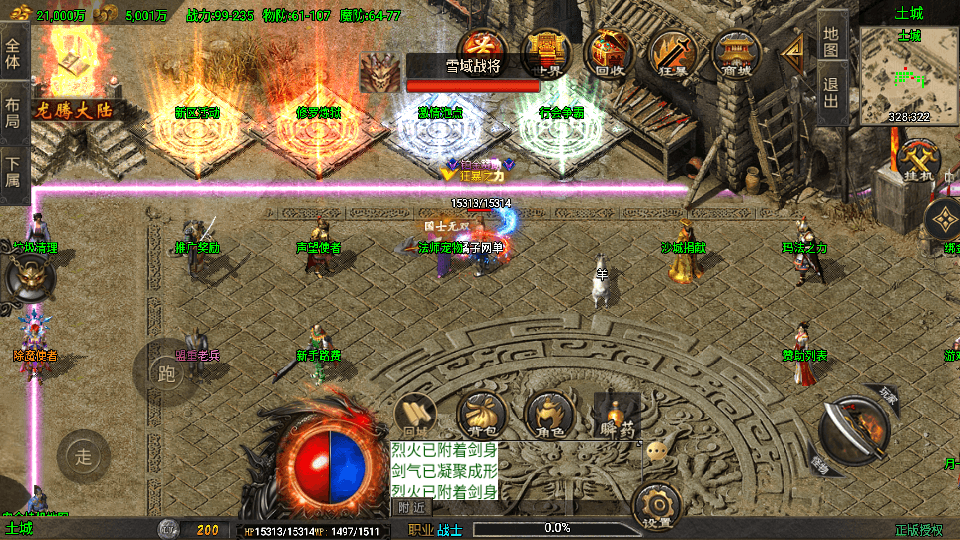
Task: Open the 背包 (Bag) inventory
Action: (481, 415)
